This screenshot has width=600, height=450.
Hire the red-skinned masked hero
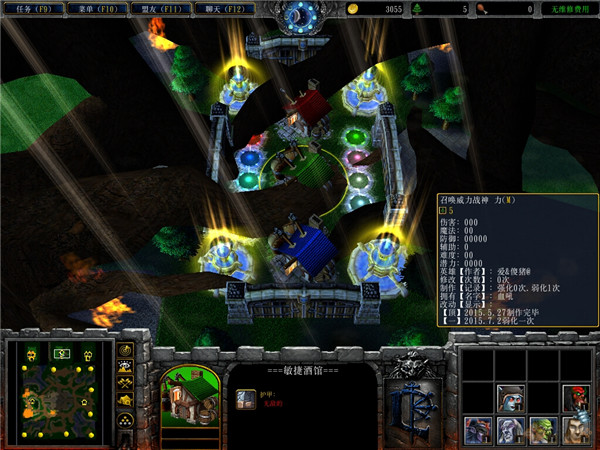click(x=575, y=398)
